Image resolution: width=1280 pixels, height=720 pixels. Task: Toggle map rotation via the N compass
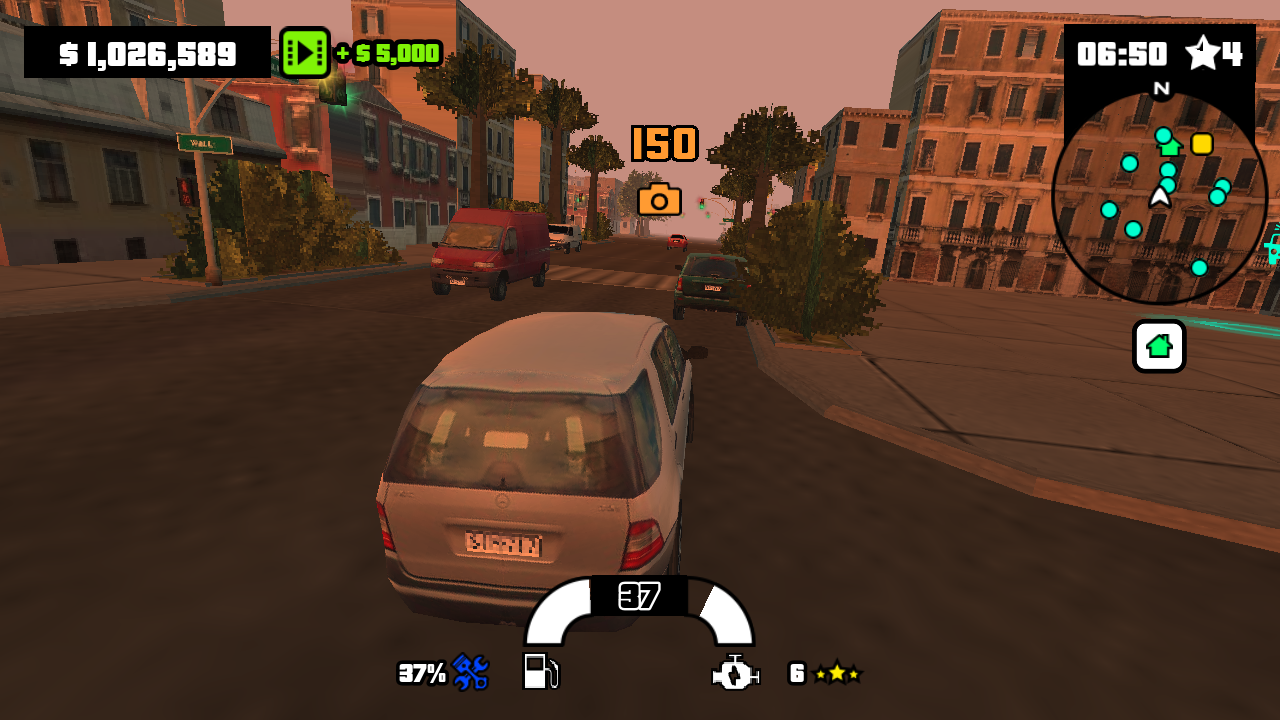[x=1161, y=89]
